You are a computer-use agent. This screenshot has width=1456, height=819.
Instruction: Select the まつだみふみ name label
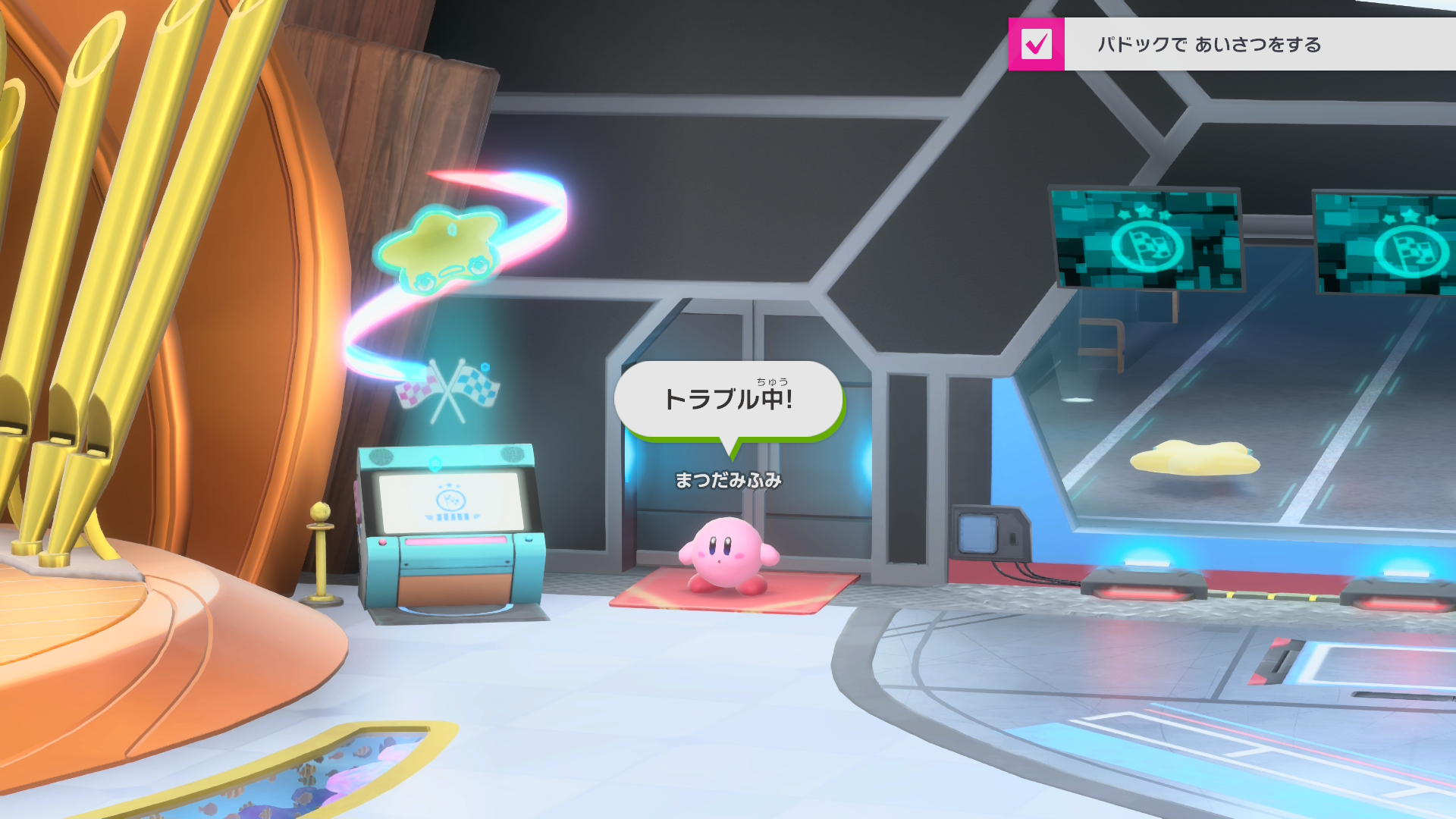pos(730,478)
